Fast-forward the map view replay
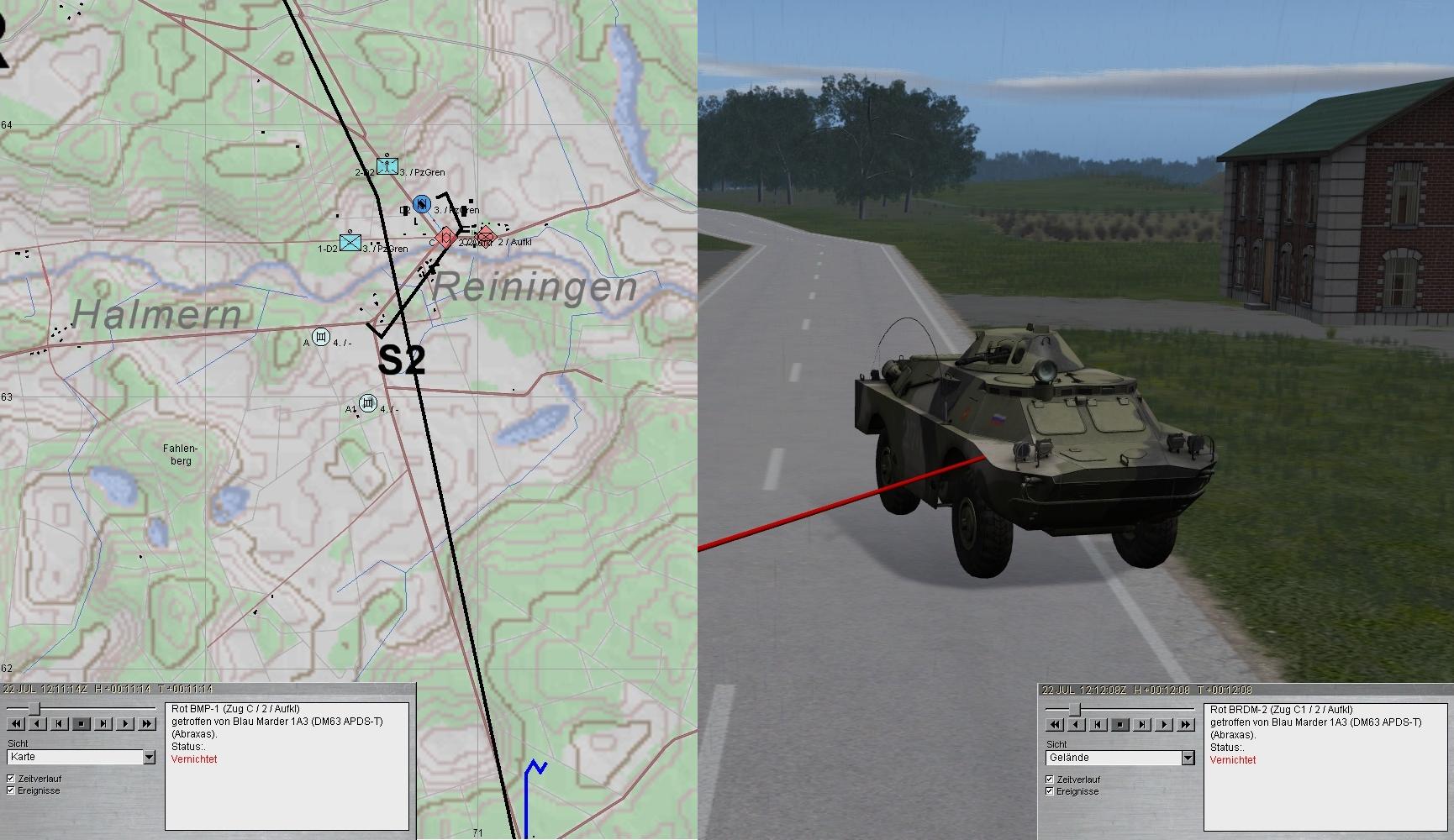This screenshot has width=1454, height=840. coord(147,723)
